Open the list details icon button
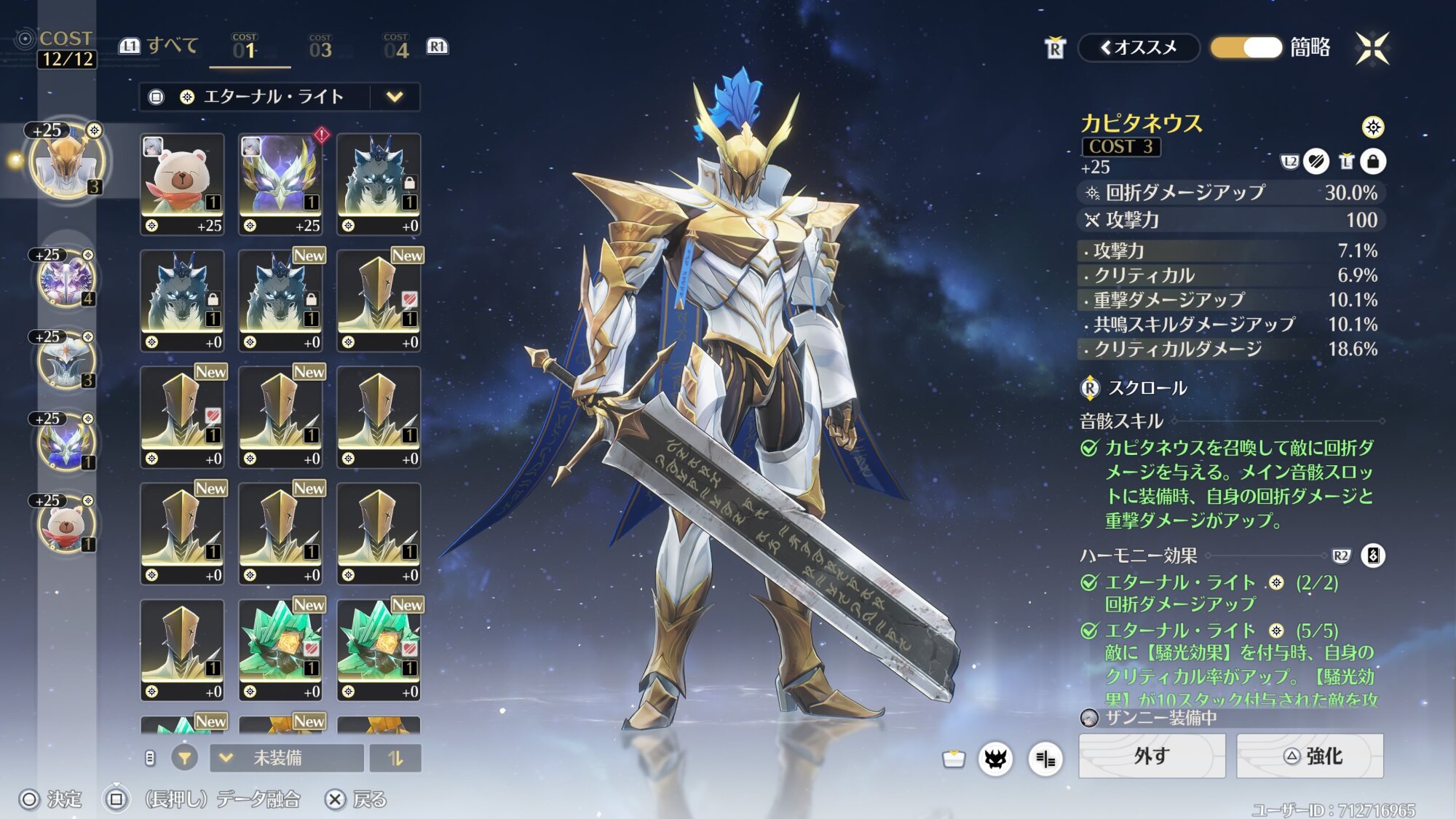 coord(1045,759)
